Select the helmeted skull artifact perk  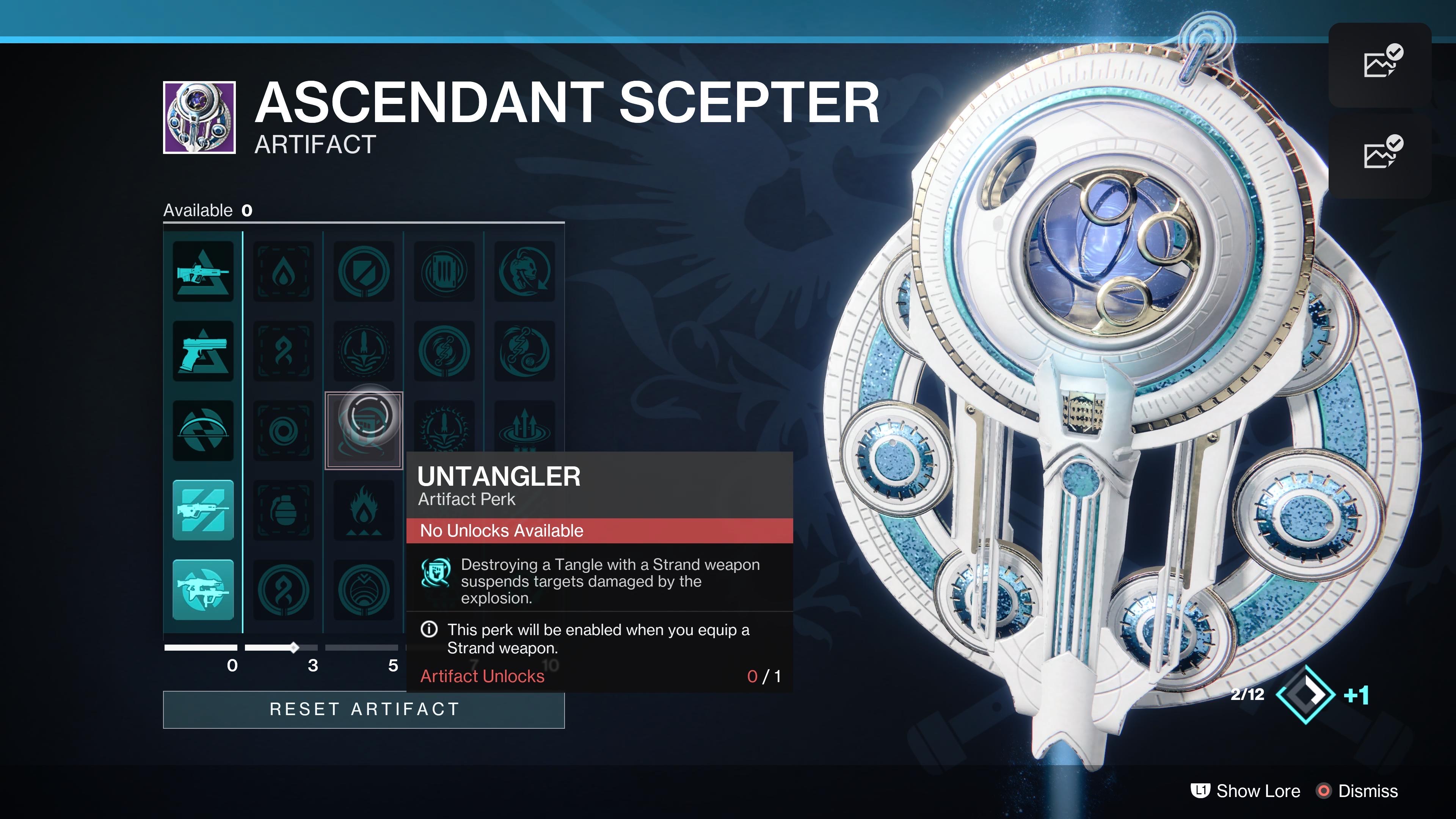(524, 272)
